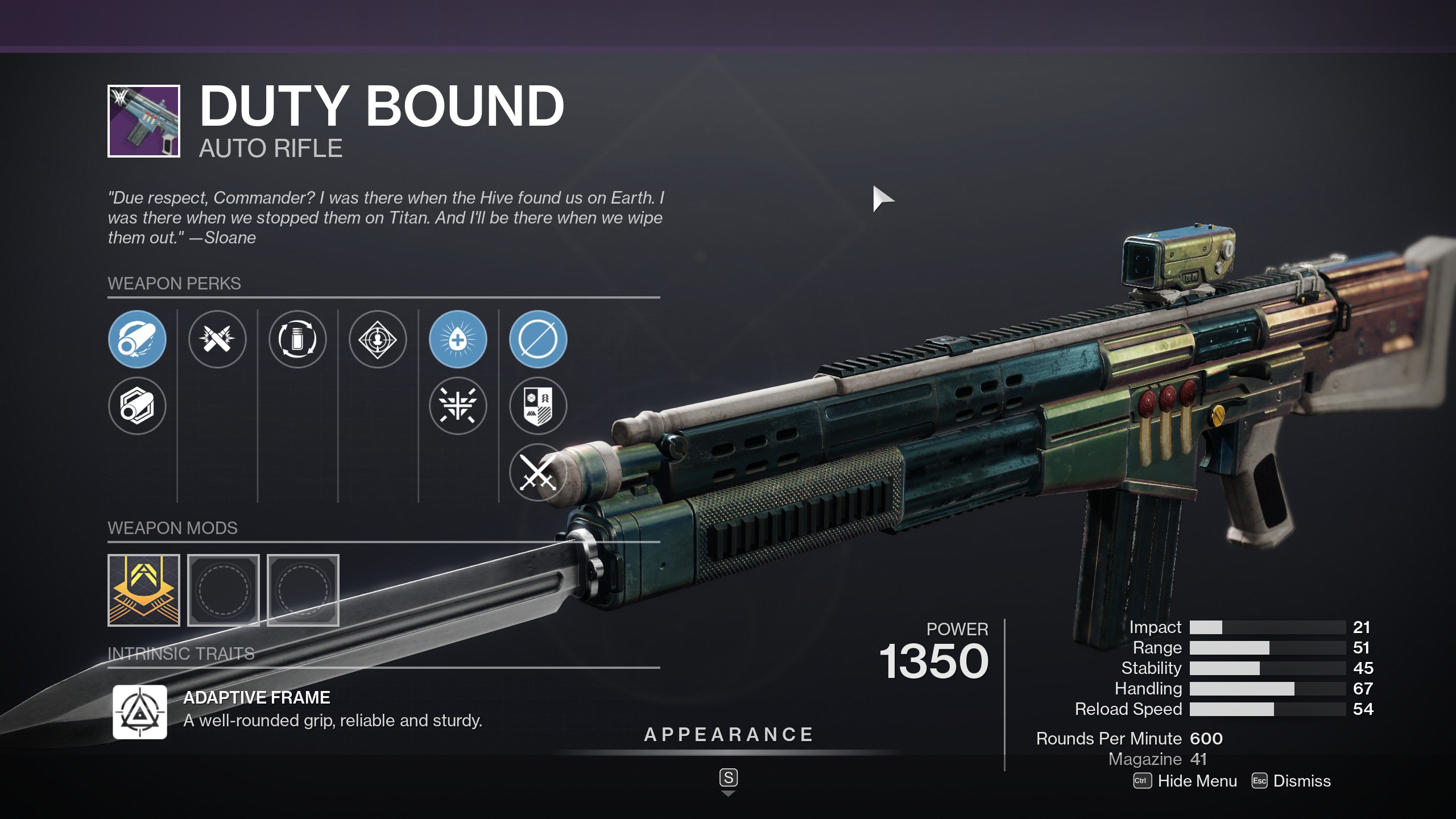The height and width of the screenshot is (819, 1456).
Task: Inspect the Adaptive Frame intrinsic trait
Action: point(140,712)
